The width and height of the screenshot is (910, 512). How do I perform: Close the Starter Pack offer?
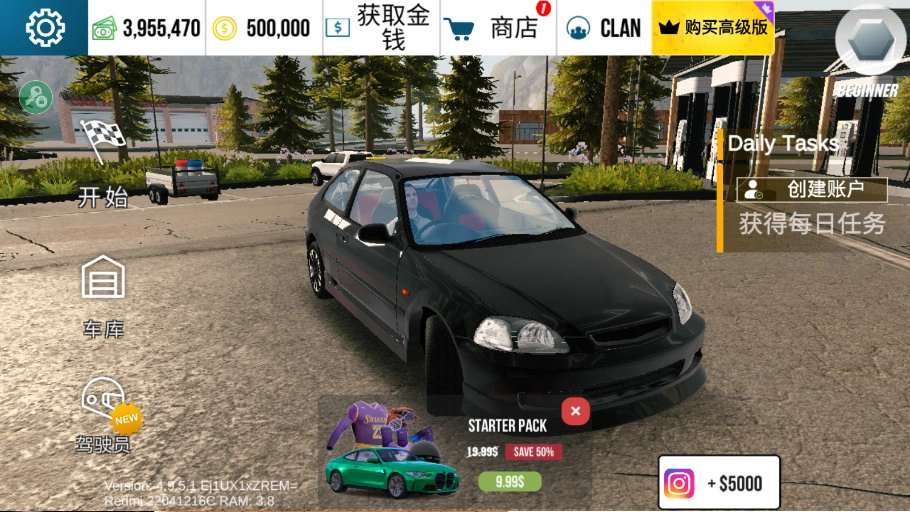(574, 411)
